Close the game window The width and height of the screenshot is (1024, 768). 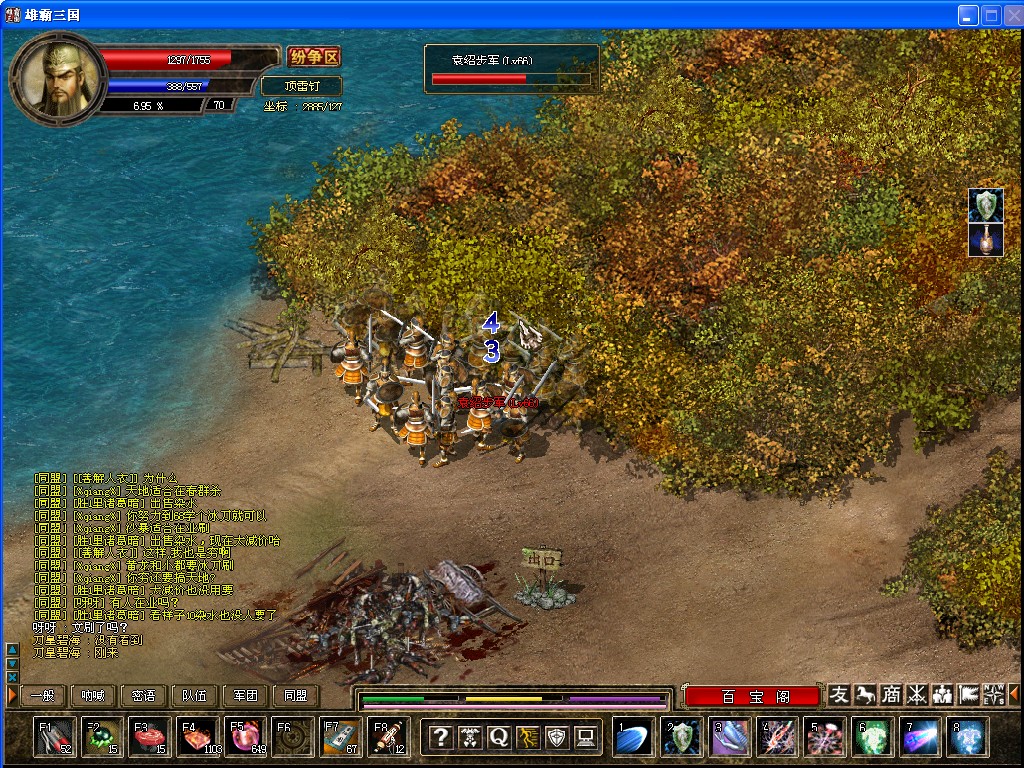[x=1010, y=15]
